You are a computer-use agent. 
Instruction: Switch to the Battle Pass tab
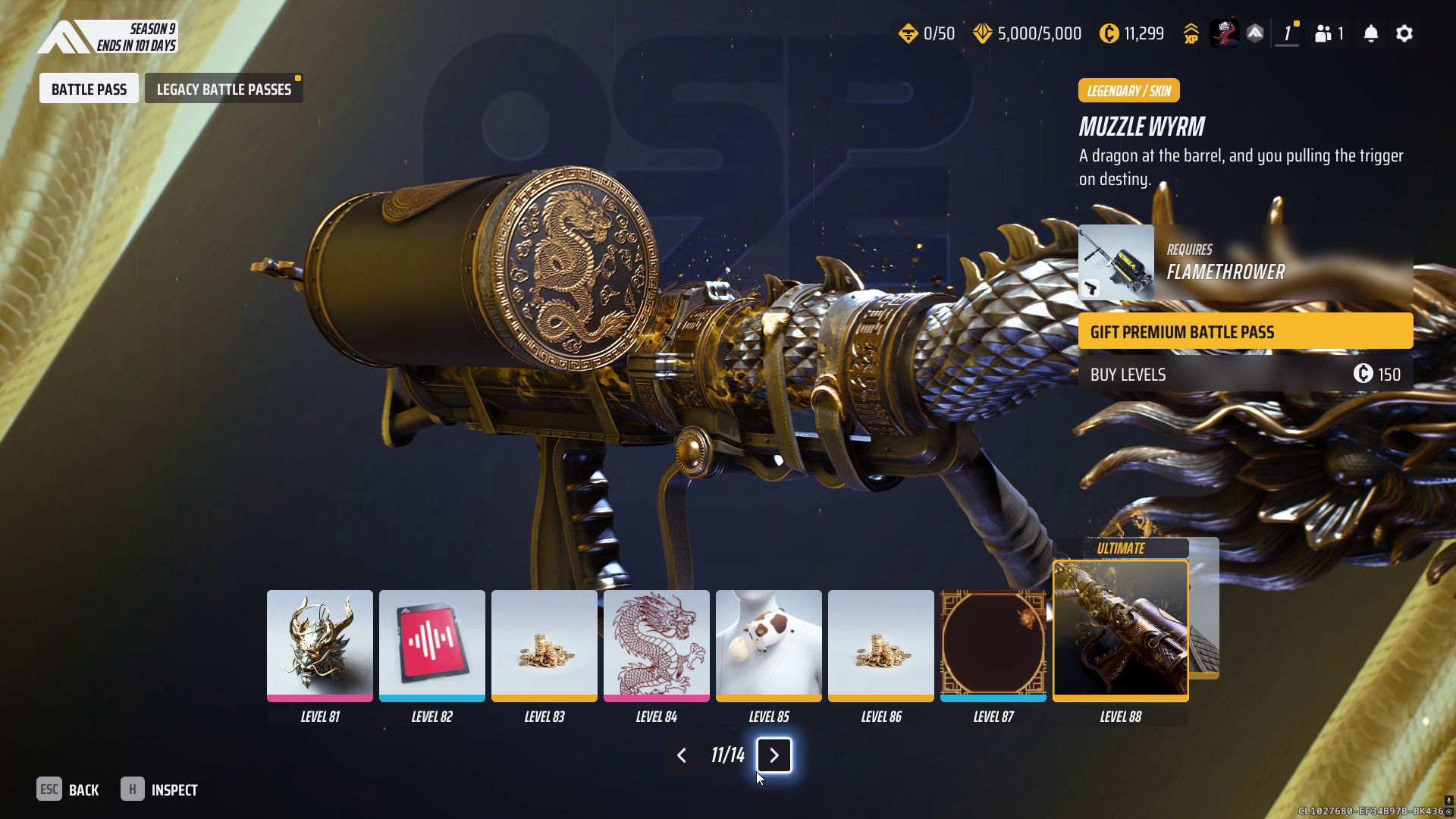89,89
